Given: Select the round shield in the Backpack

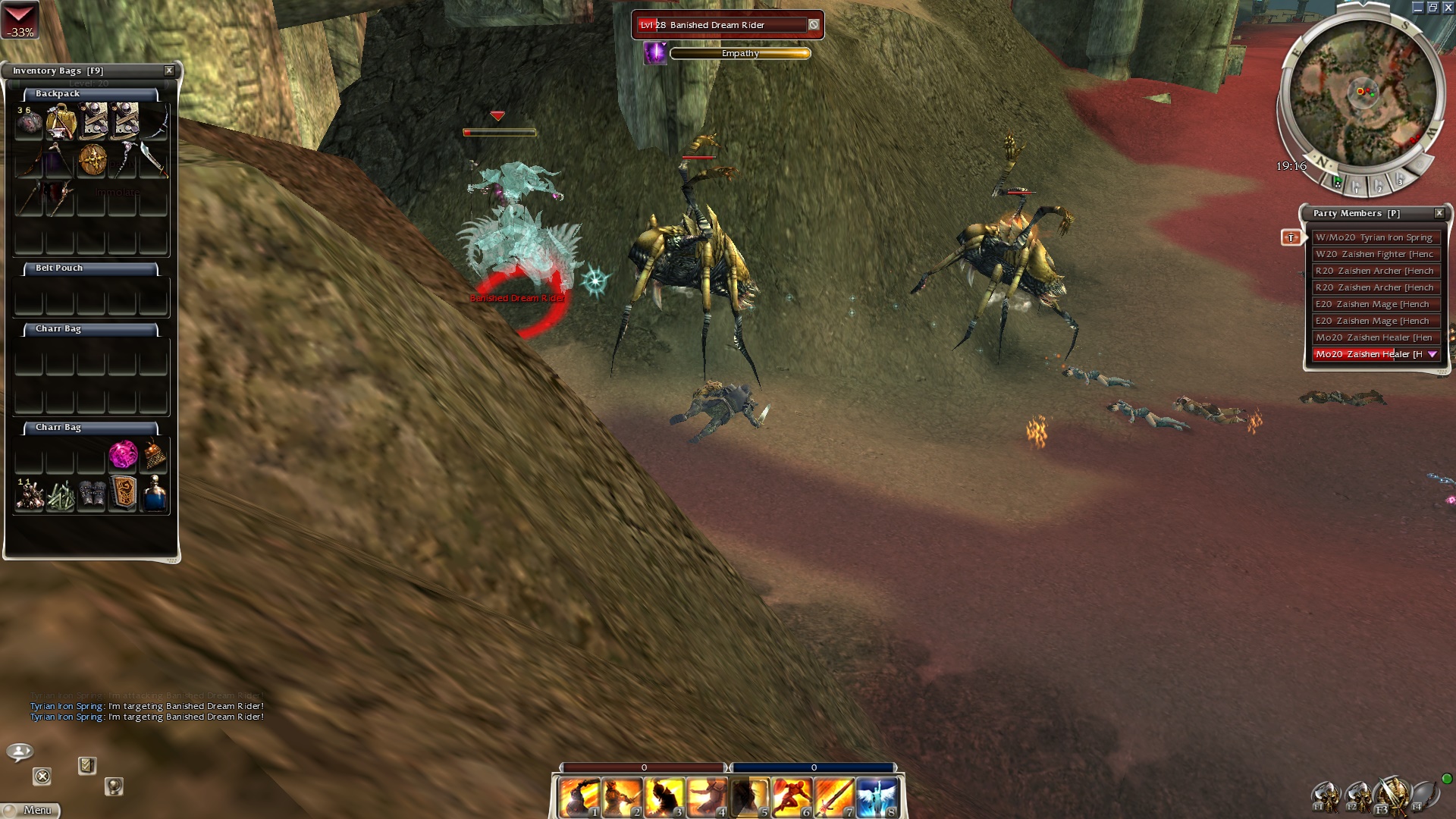Looking at the screenshot, I should 92,159.
